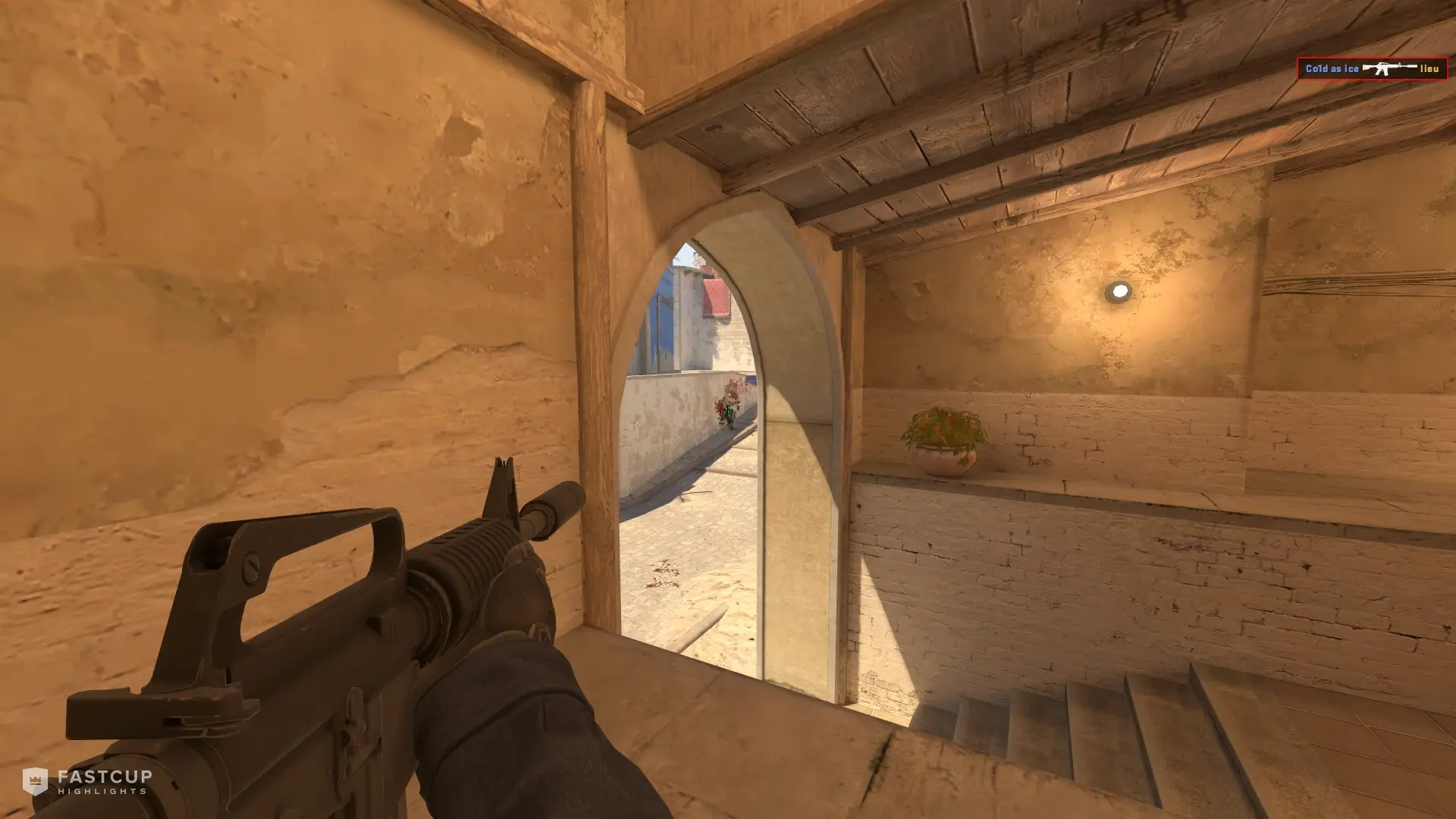Select the attacker name 'Co1d as ice'
This screenshot has height=819, width=1456.
click(1331, 70)
